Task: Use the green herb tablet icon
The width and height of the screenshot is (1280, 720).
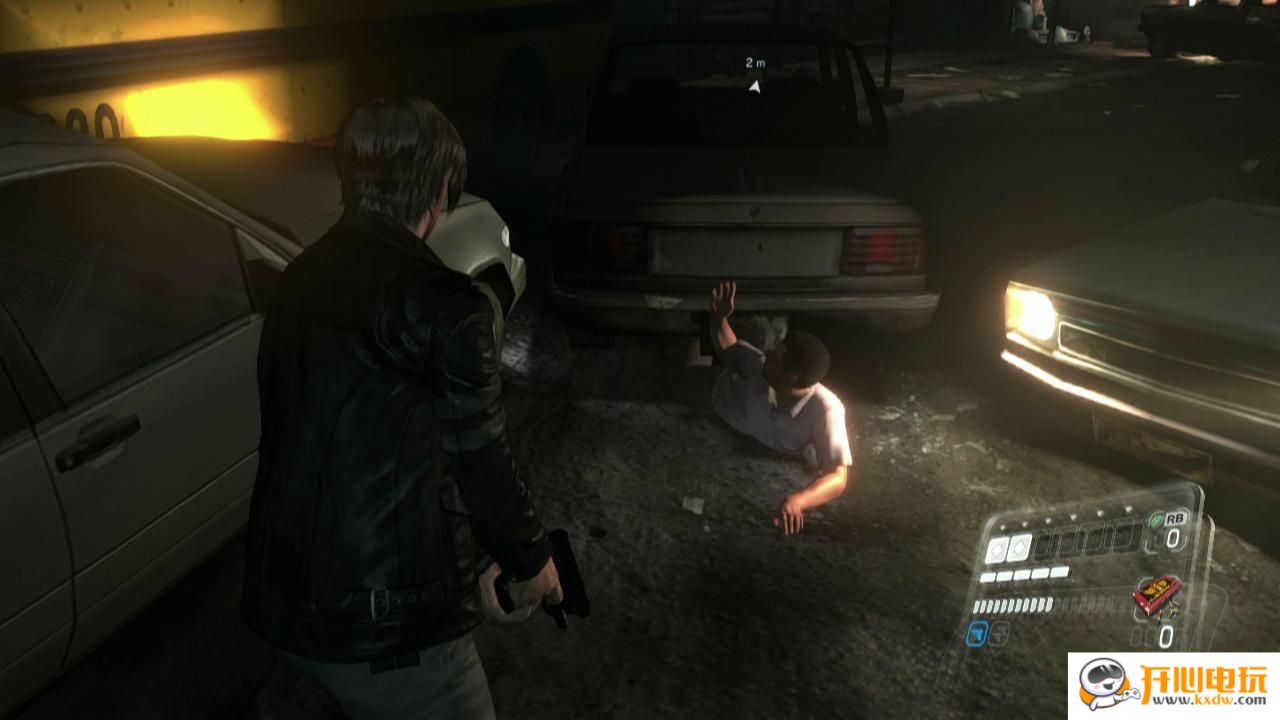Action: 1157,520
